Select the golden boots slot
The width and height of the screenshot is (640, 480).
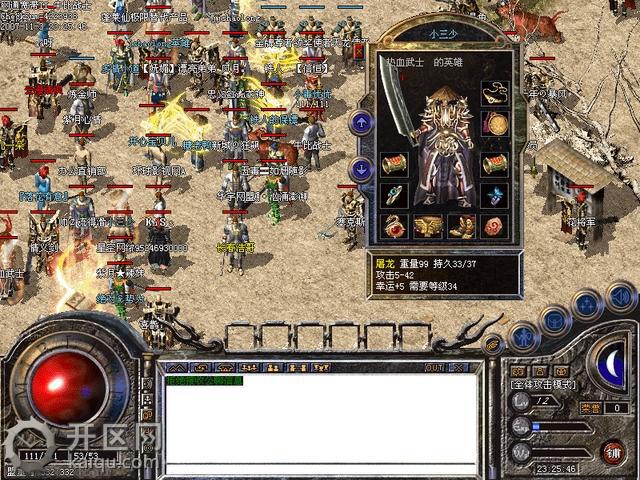pos(464,226)
